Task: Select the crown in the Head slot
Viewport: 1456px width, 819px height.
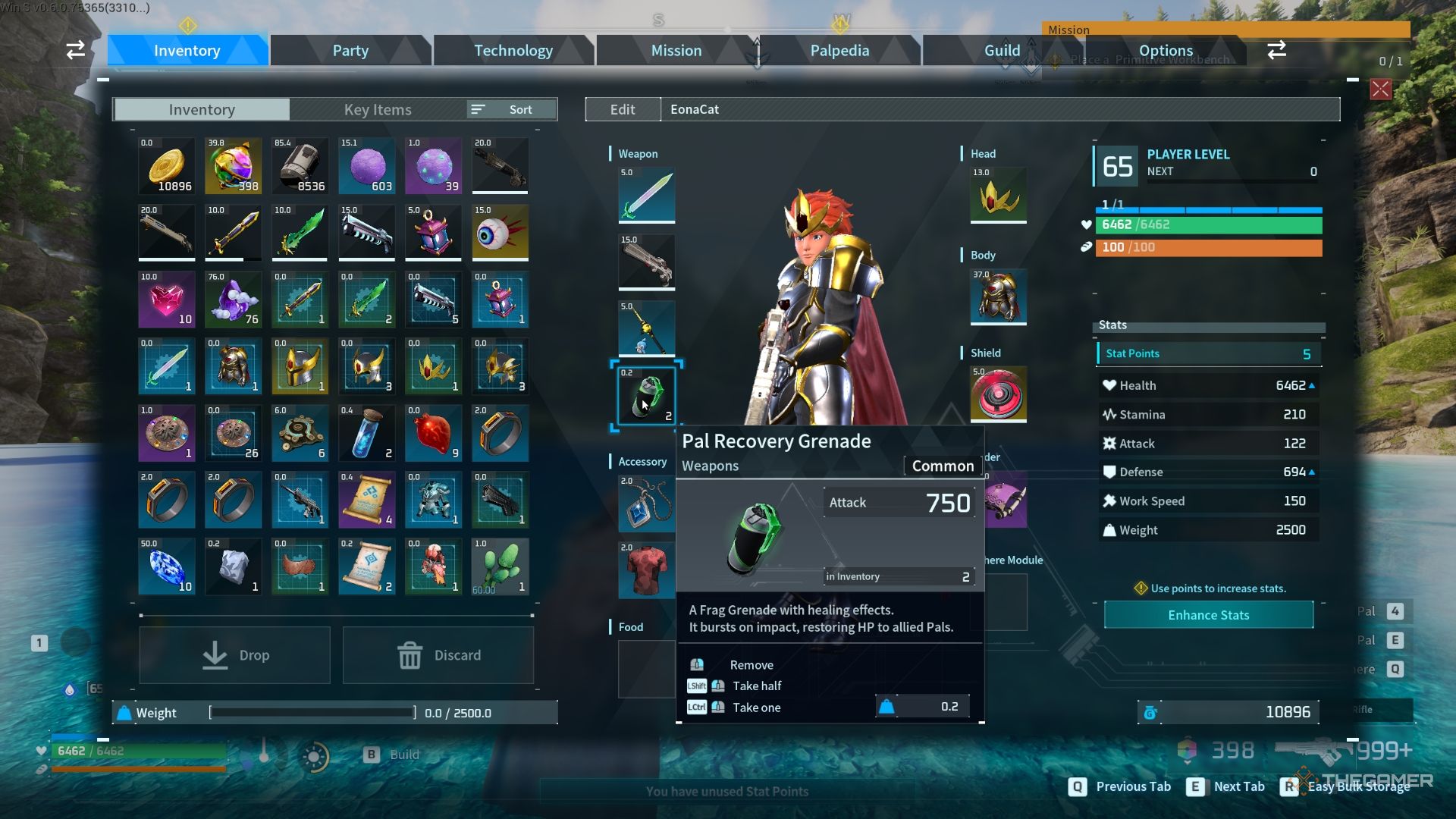Action: coord(997,196)
